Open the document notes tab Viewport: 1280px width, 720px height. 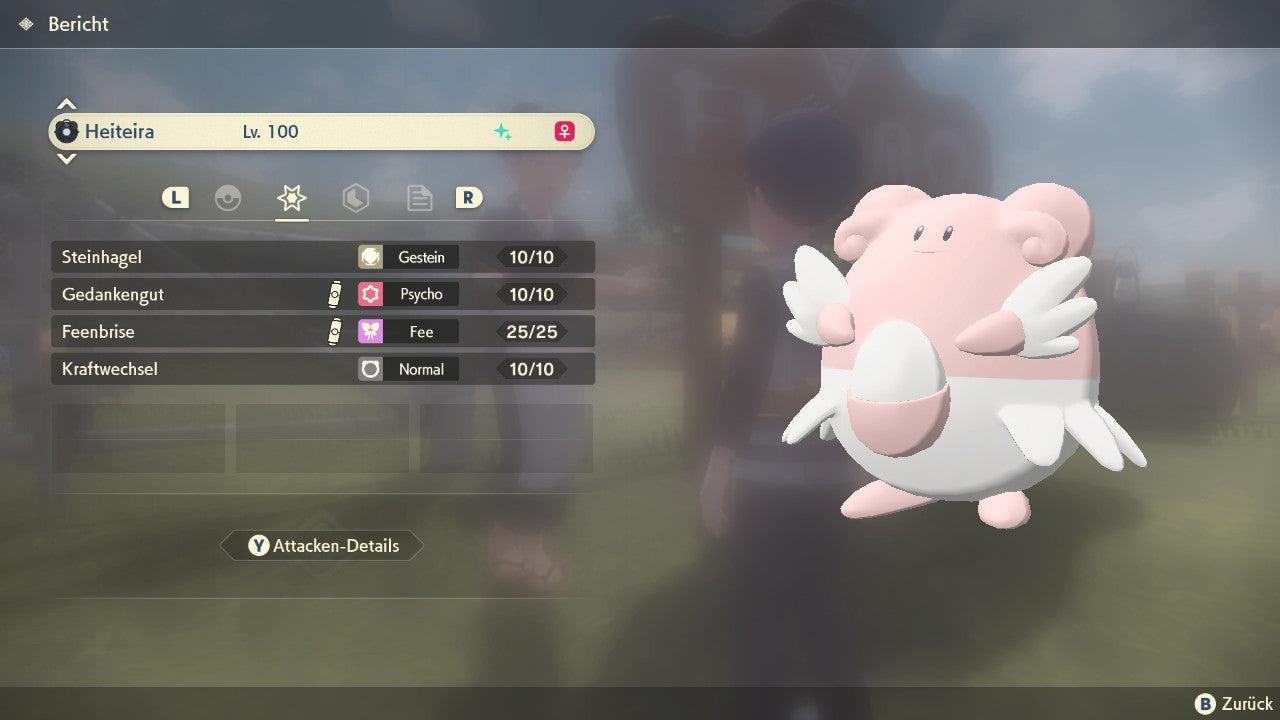[419, 198]
